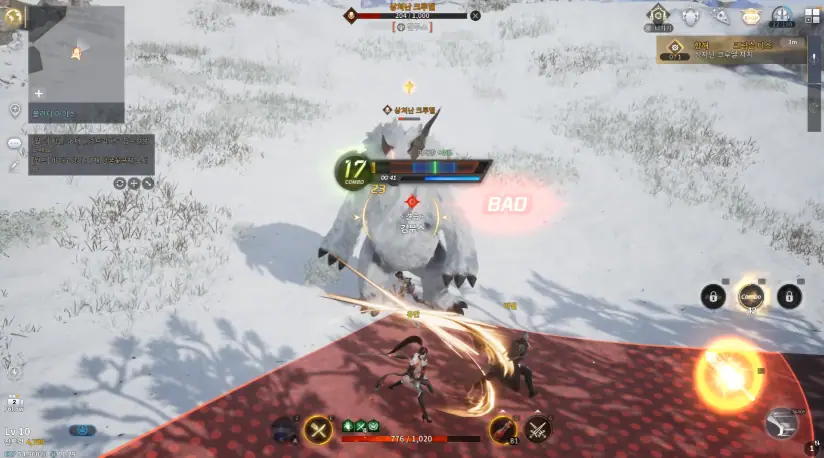Open the four-square main menu grid
This screenshot has height=458, width=824.
point(812,16)
